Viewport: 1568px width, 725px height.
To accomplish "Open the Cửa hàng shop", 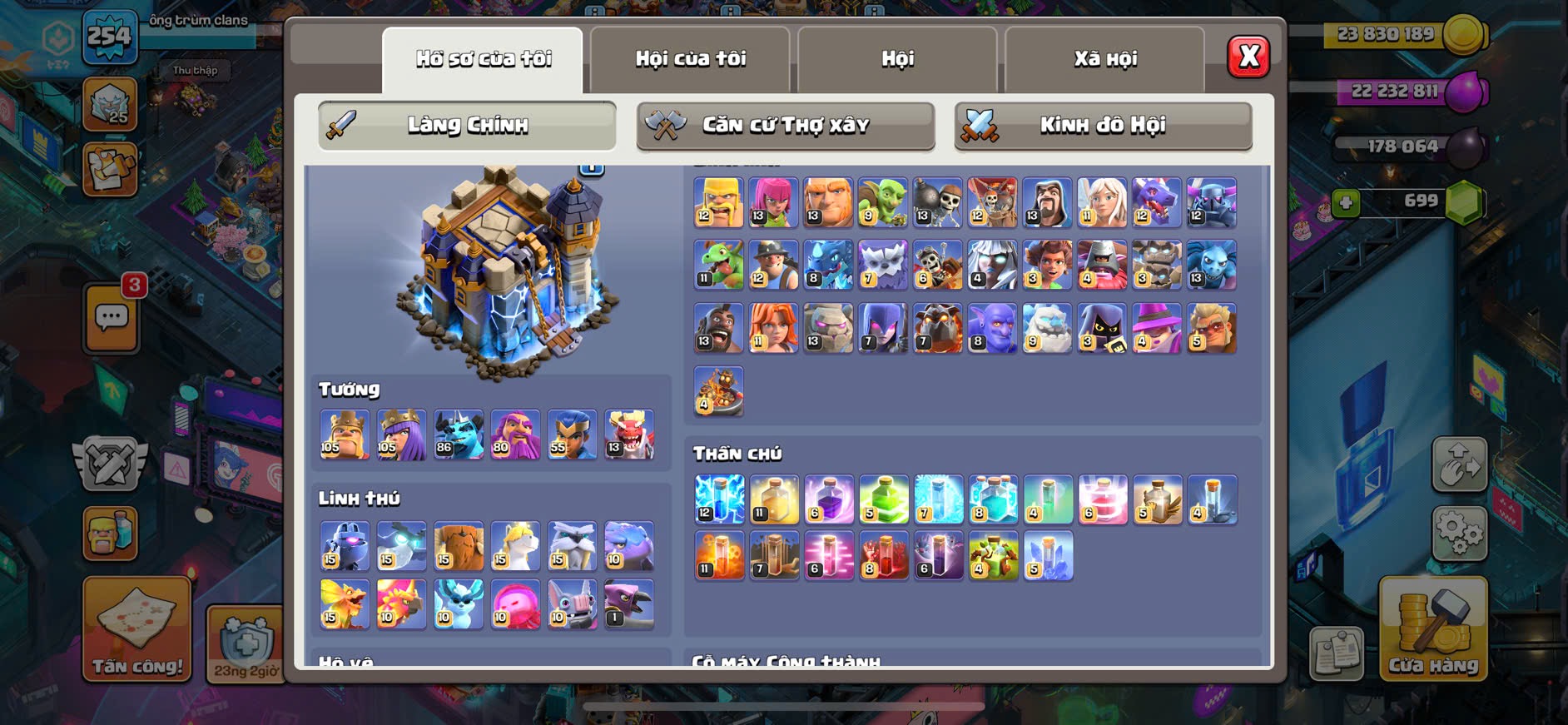I will coord(1432,630).
